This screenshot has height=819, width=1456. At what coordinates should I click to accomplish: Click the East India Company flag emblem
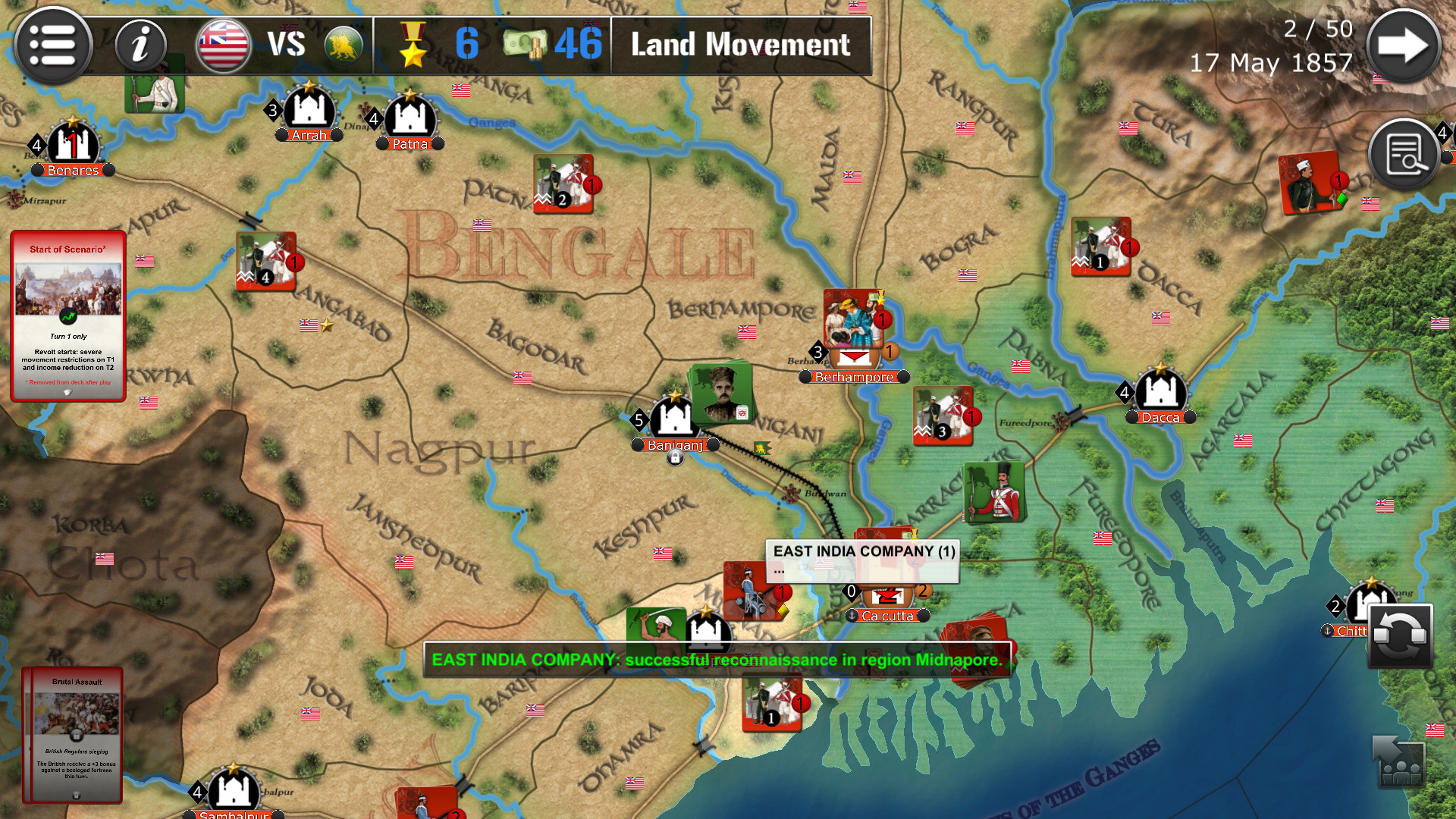(x=224, y=45)
